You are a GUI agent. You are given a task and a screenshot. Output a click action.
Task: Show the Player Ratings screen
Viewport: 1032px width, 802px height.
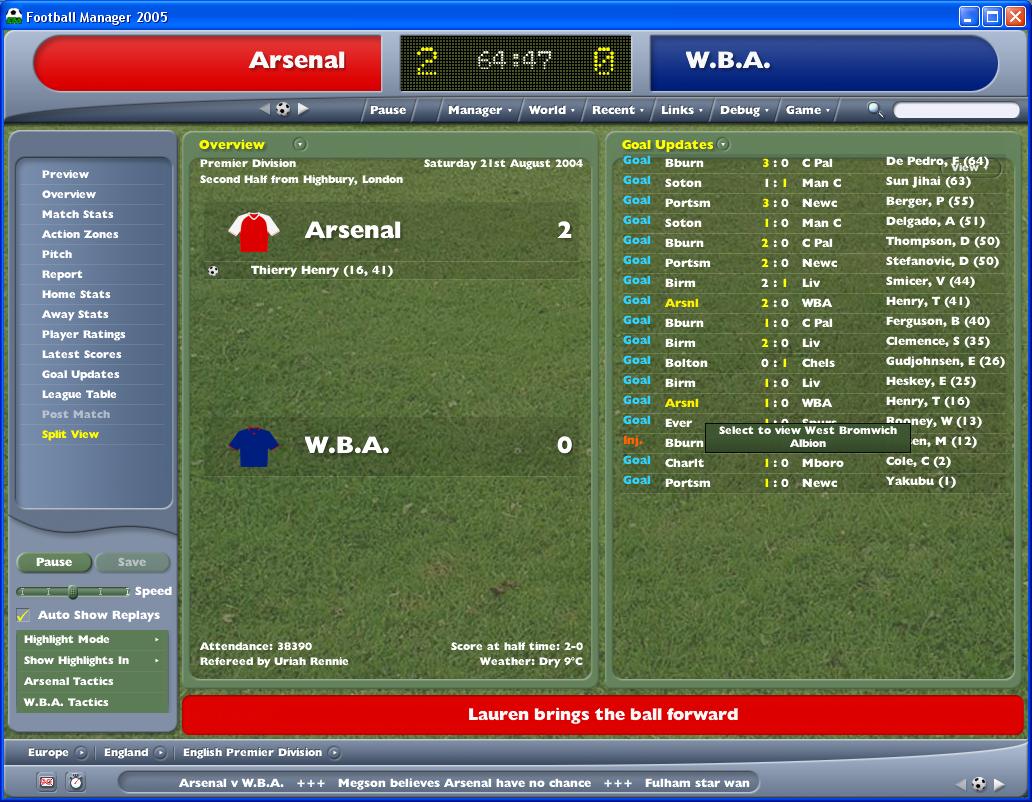coord(83,334)
